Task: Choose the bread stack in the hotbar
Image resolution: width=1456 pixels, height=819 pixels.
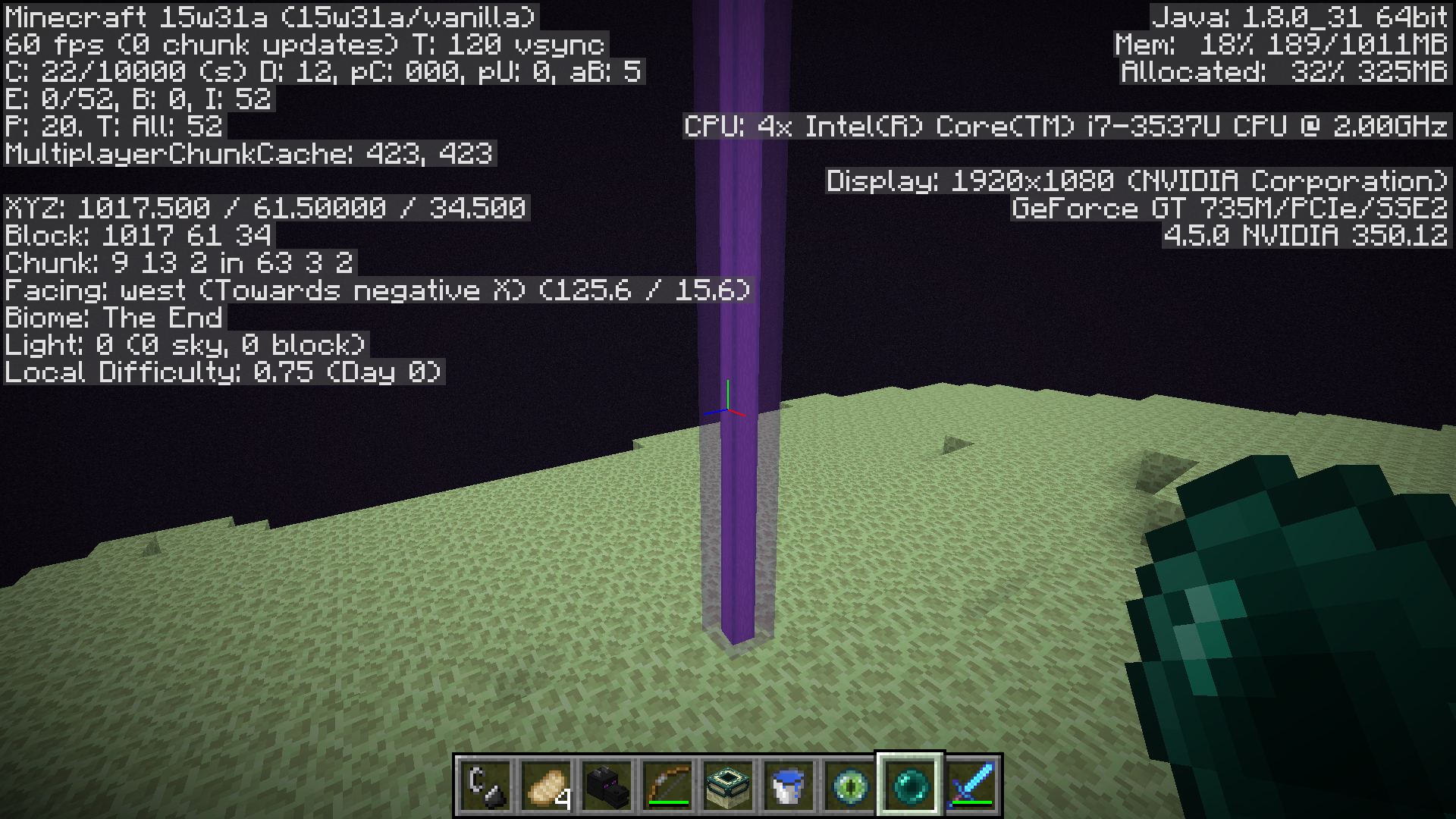Action: (546, 786)
